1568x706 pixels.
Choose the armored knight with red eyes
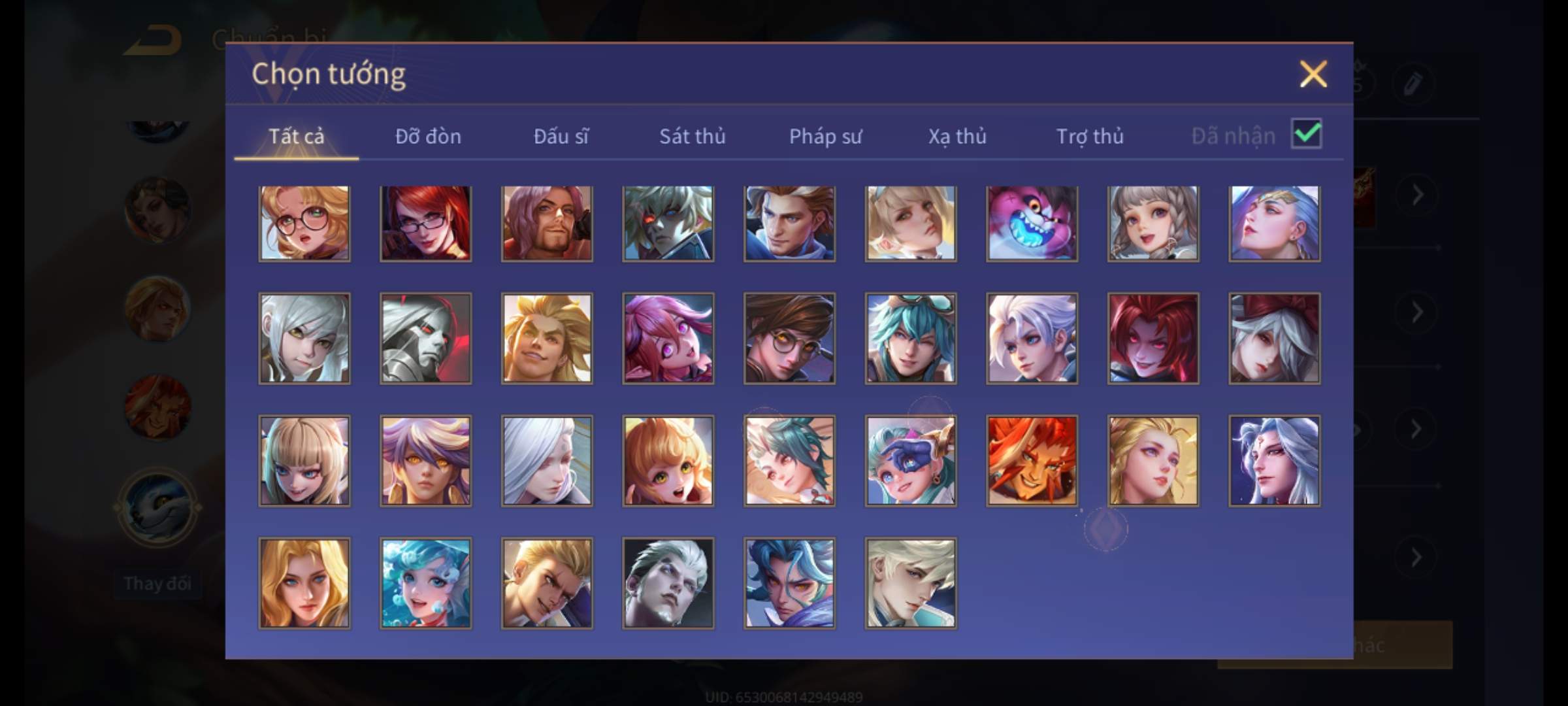(425, 338)
